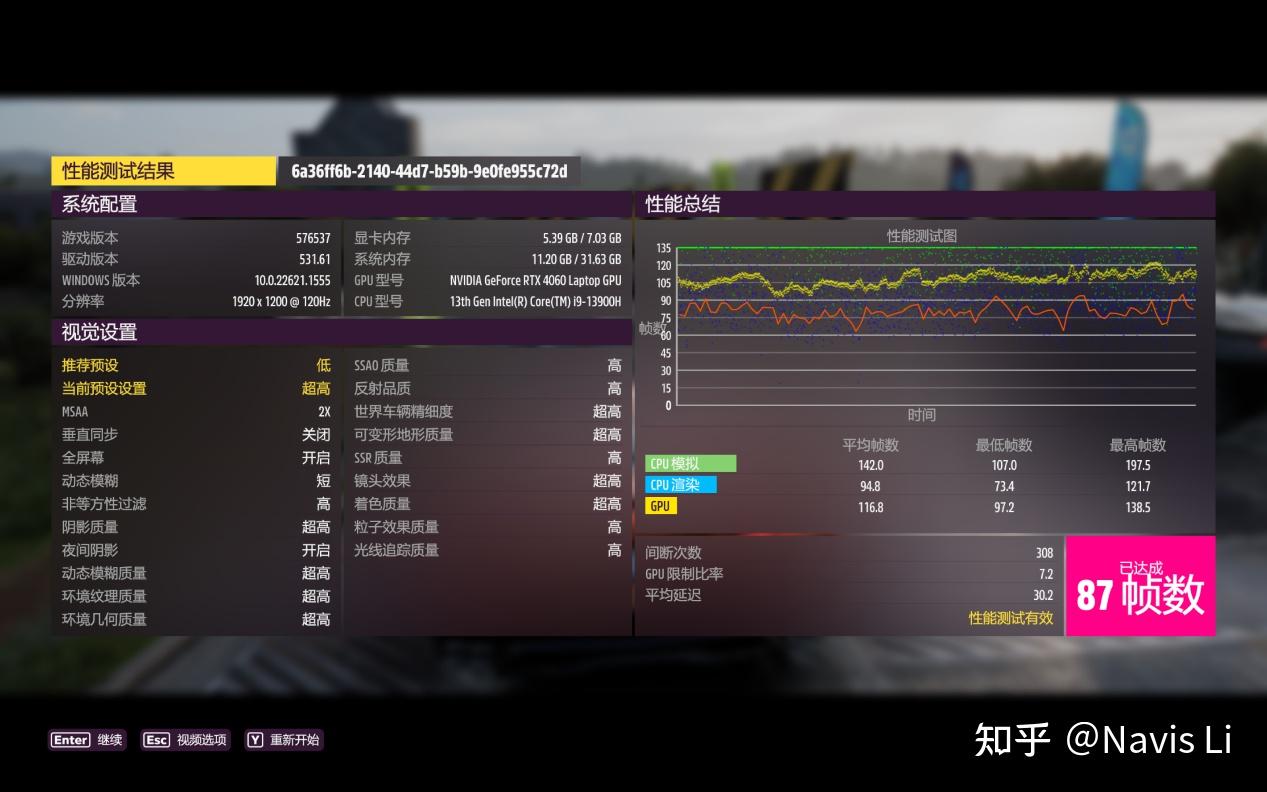Open 视频选项 video options

click(186, 740)
